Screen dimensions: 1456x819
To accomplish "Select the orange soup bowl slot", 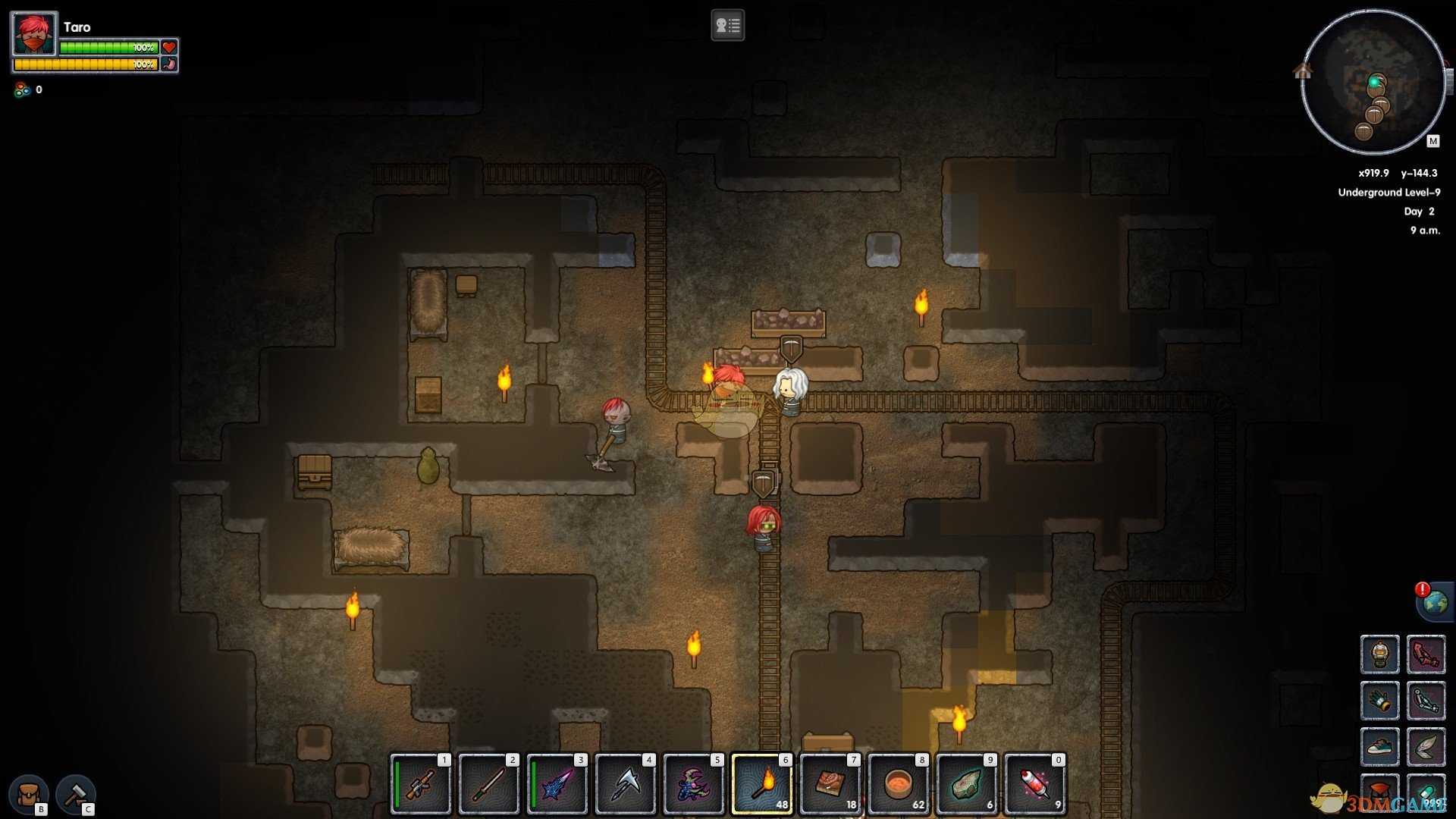I will pos(899,784).
